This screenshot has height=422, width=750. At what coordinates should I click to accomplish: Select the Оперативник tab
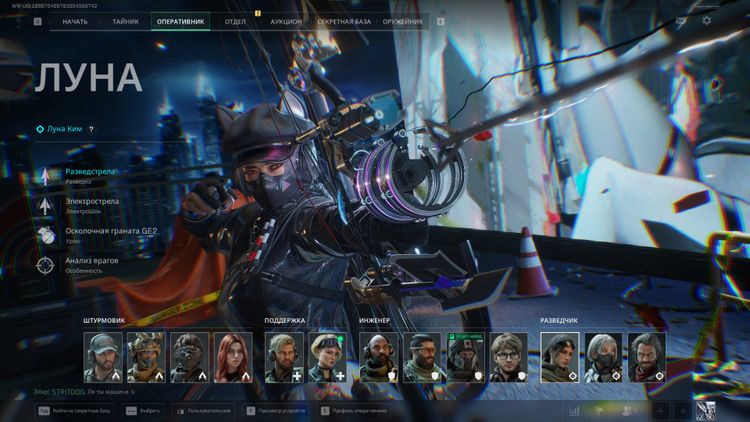click(x=180, y=20)
